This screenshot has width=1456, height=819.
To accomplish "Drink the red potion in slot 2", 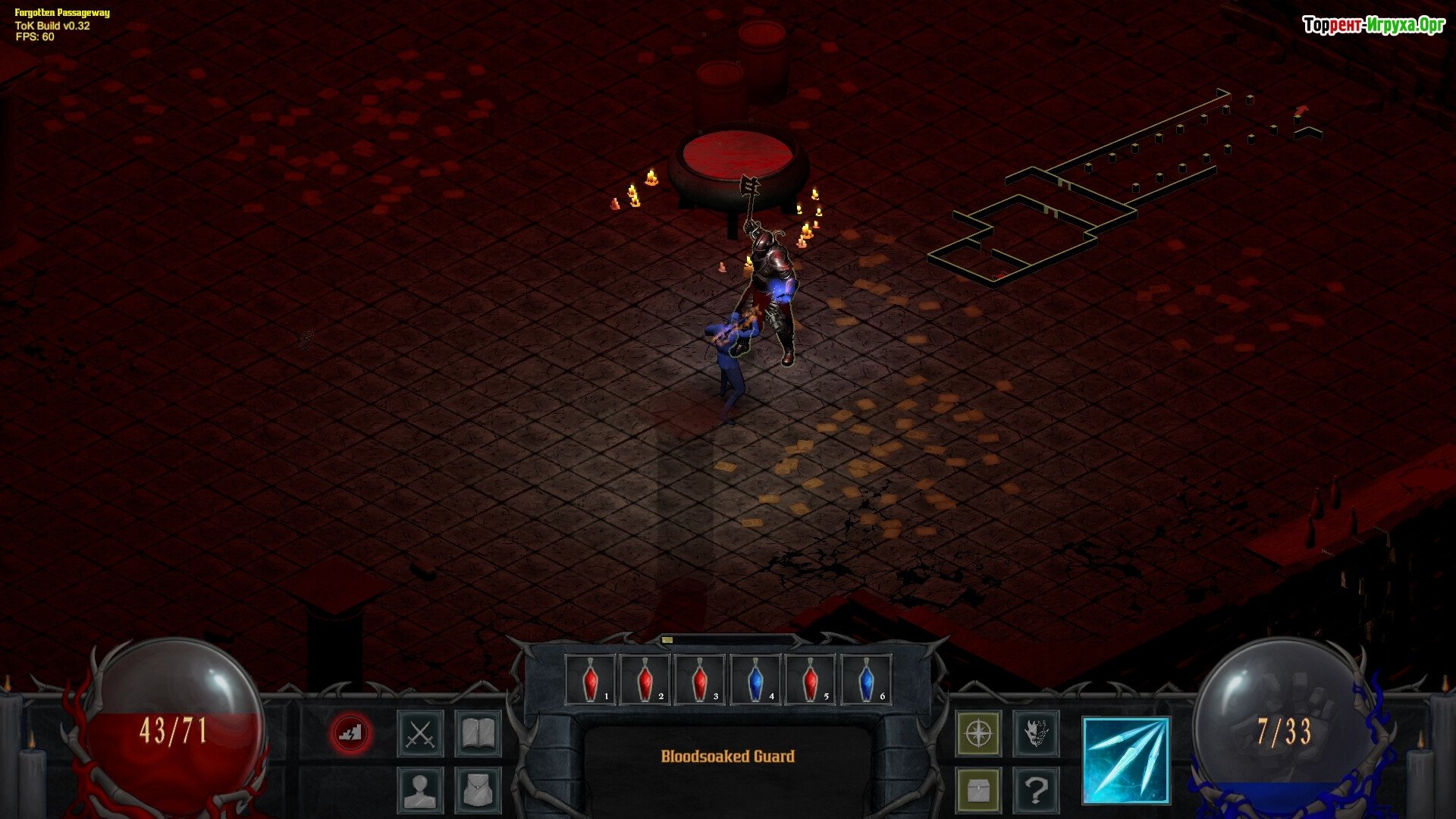I will tap(645, 679).
